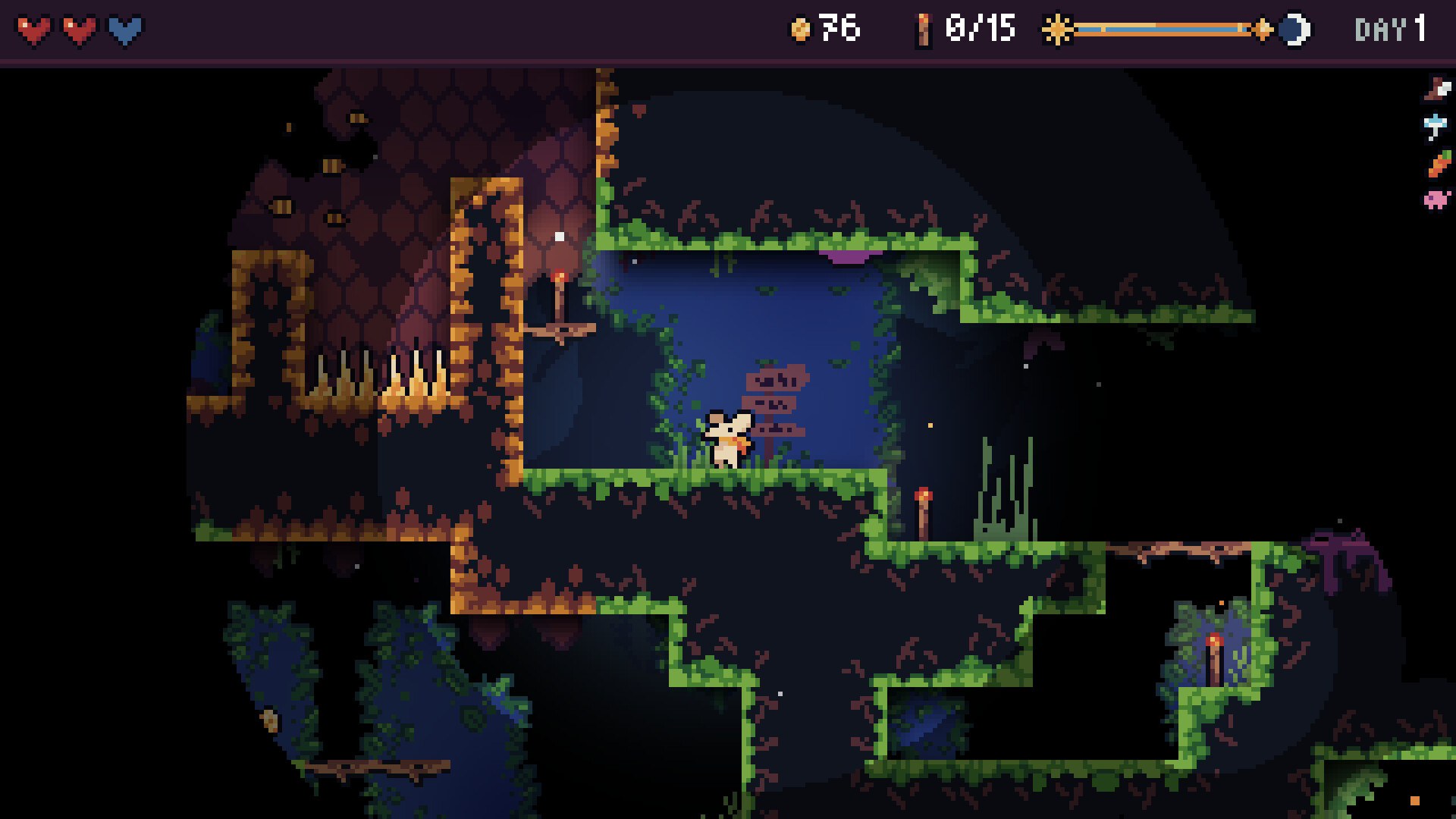The image size is (1456, 819).
Task: Select the winged boot item icon
Action: point(1437,89)
